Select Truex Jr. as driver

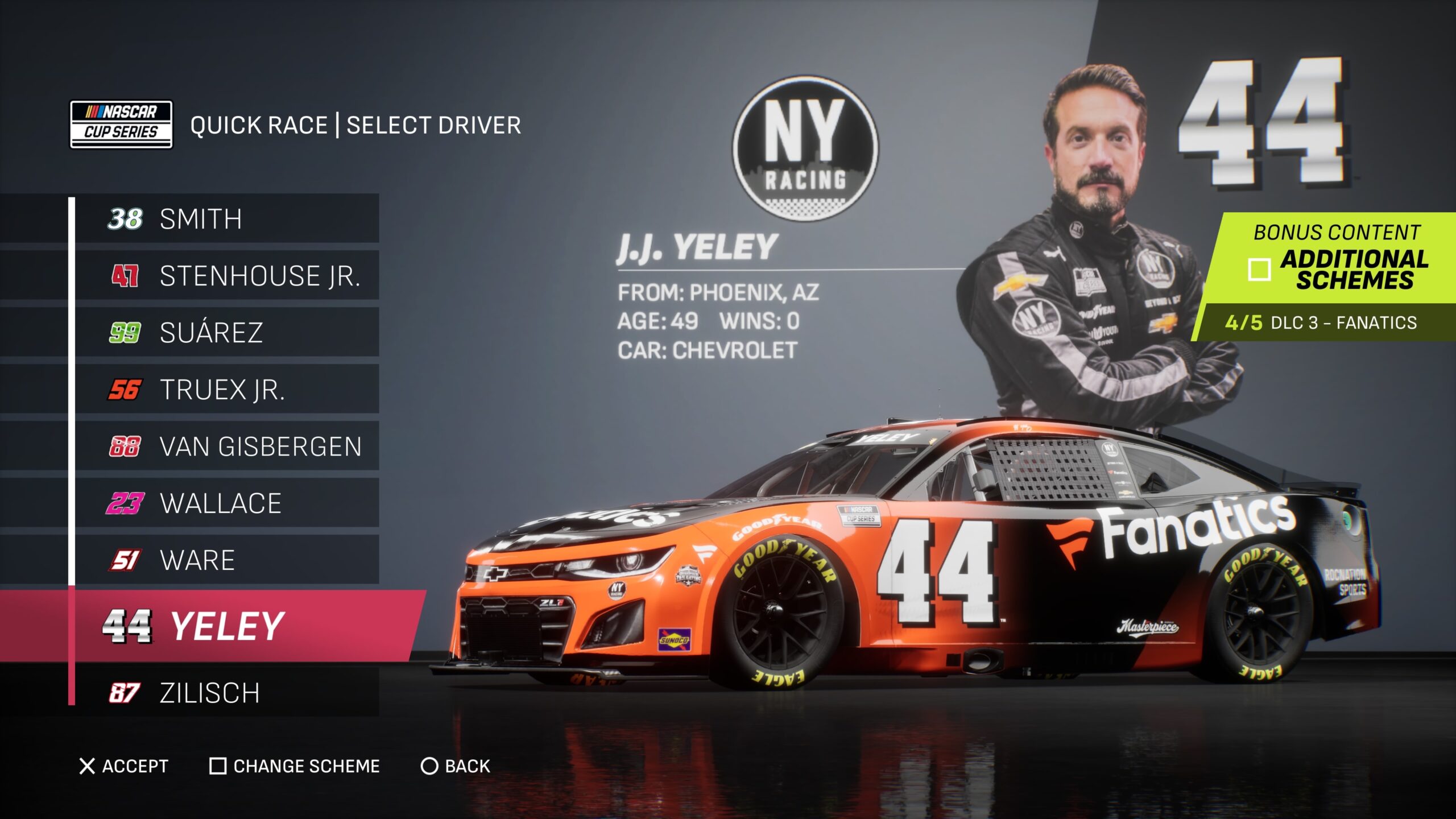pyautogui.click(x=226, y=390)
